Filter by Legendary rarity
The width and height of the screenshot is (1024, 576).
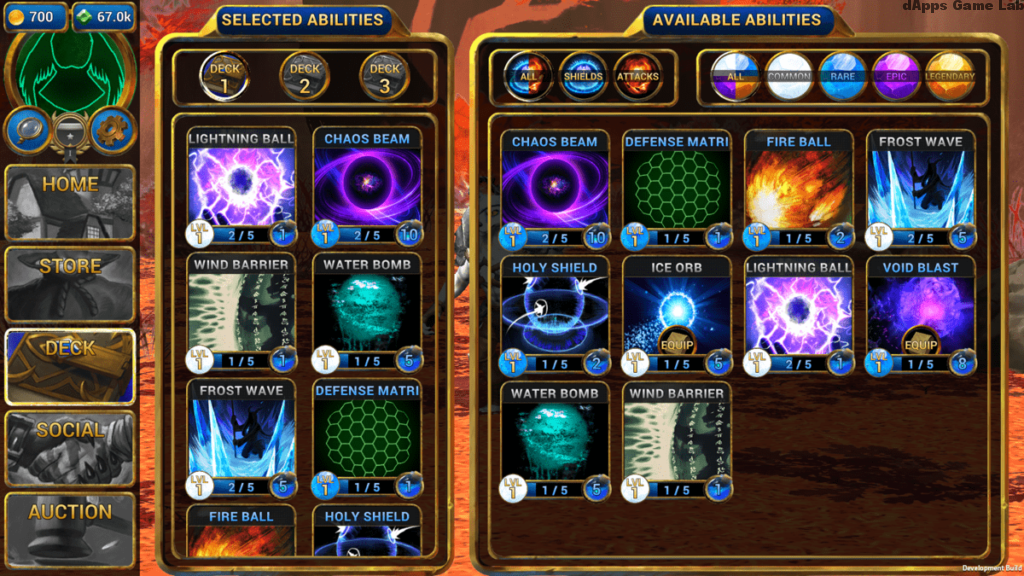click(949, 76)
